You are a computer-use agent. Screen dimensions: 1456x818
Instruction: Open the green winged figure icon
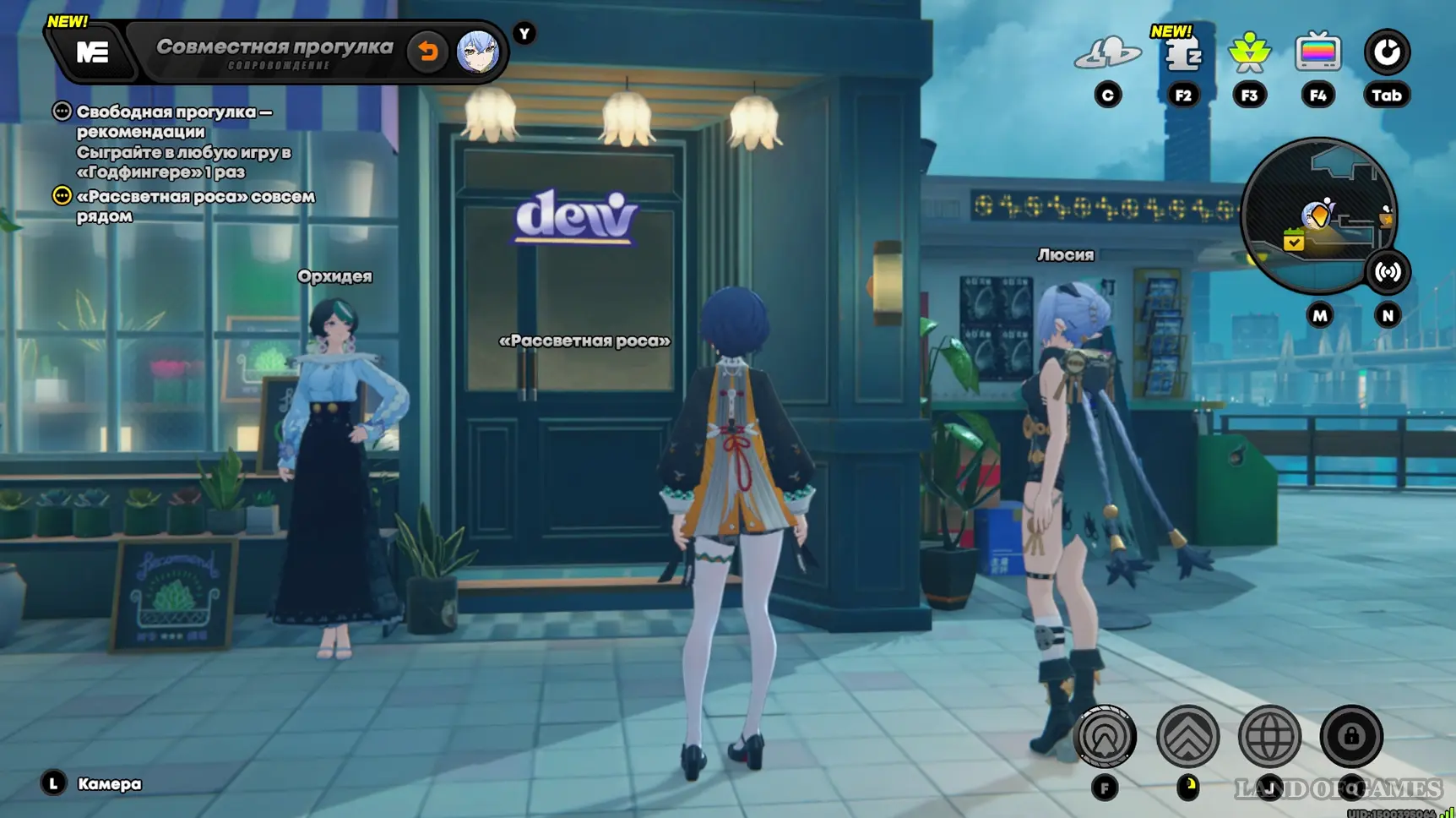[1249, 53]
